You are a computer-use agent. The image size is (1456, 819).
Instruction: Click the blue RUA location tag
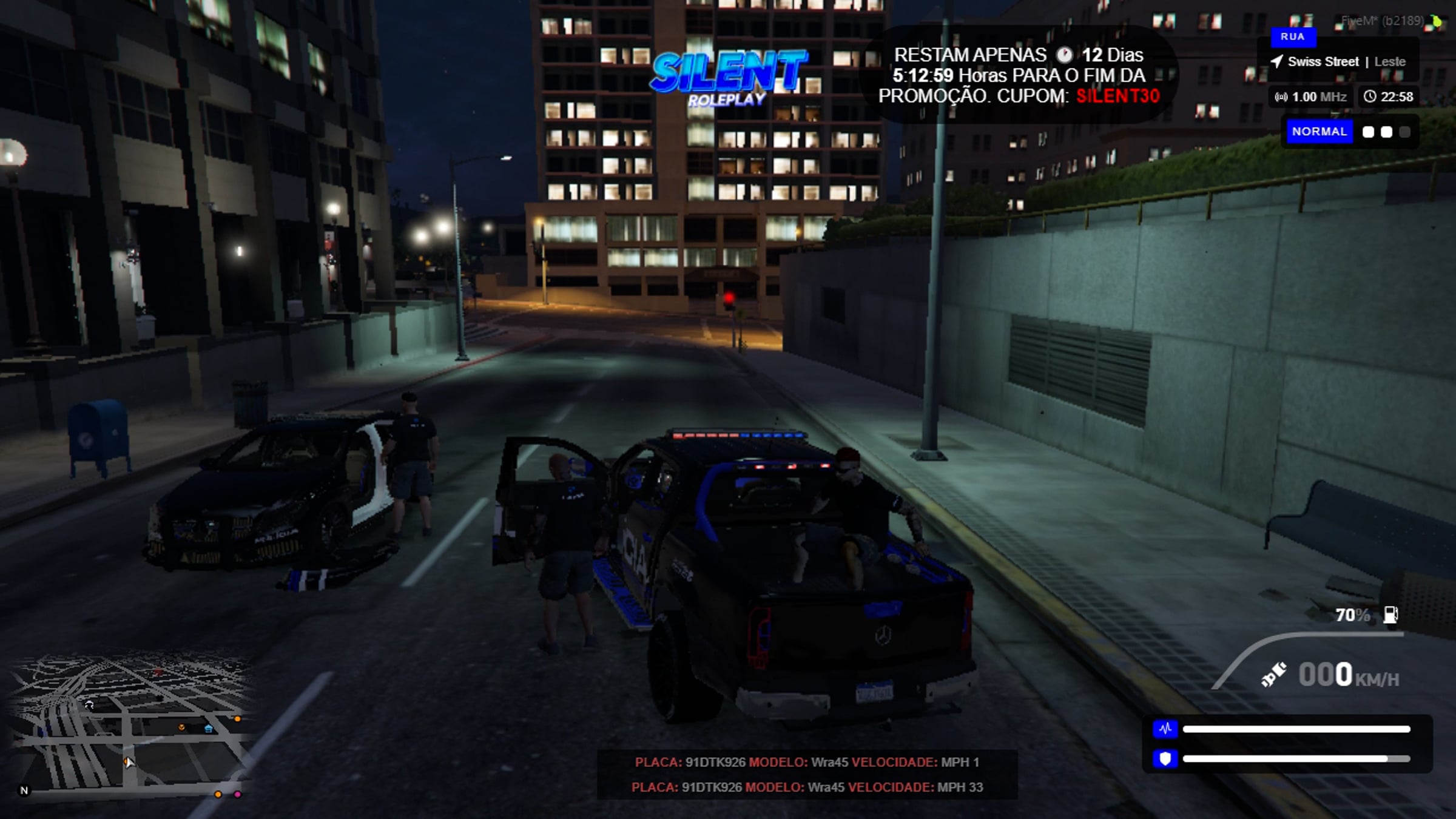click(x=1292, y=36)
